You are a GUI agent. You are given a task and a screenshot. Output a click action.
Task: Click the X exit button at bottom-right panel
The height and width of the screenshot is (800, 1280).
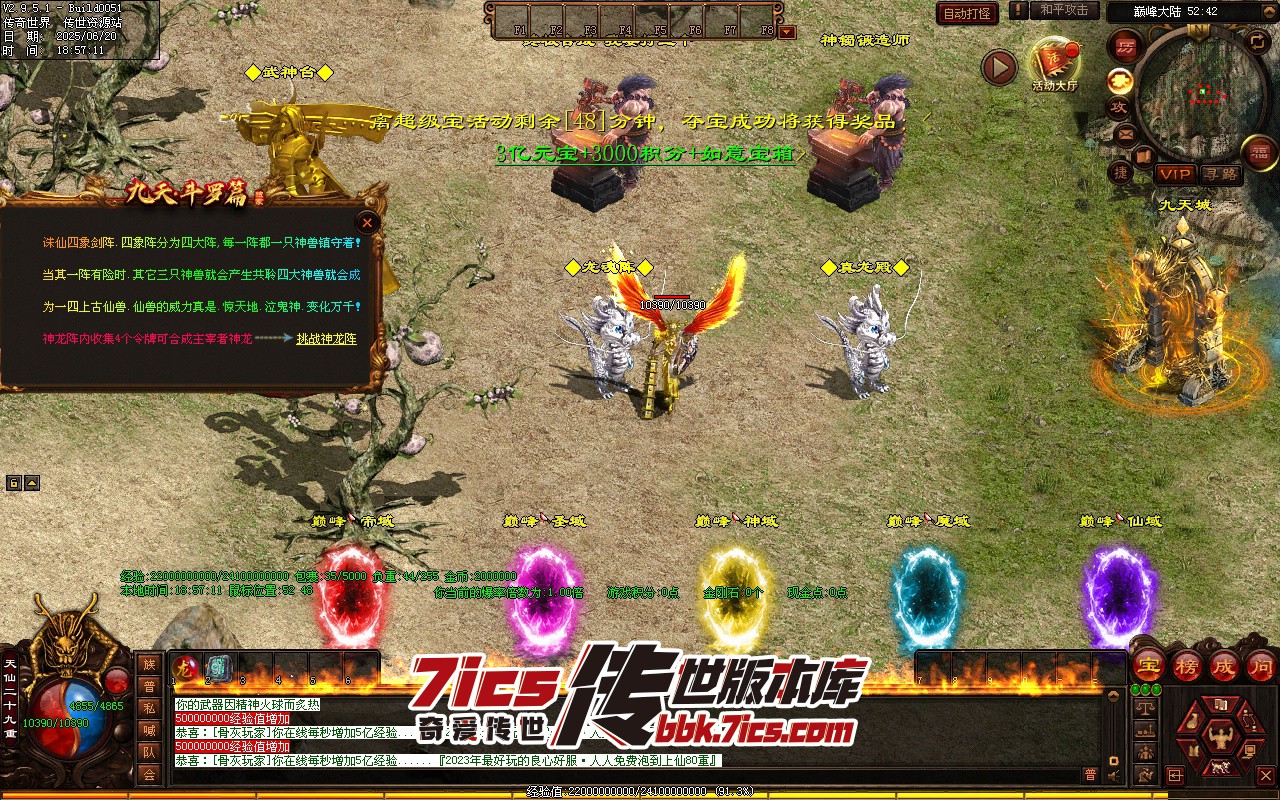(x=1265, y=775)
